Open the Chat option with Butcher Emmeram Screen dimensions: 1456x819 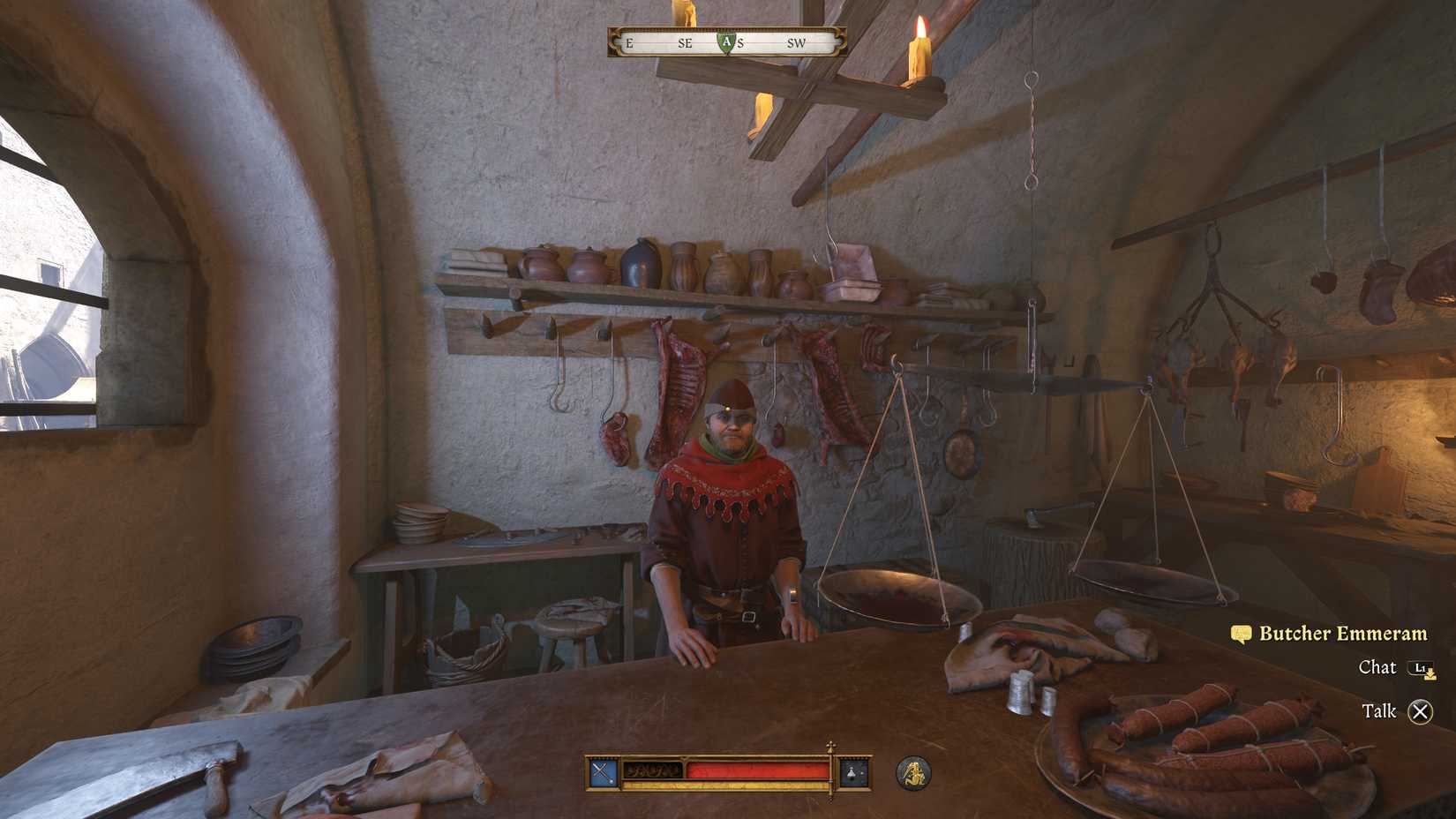(x=1379, y=668)
